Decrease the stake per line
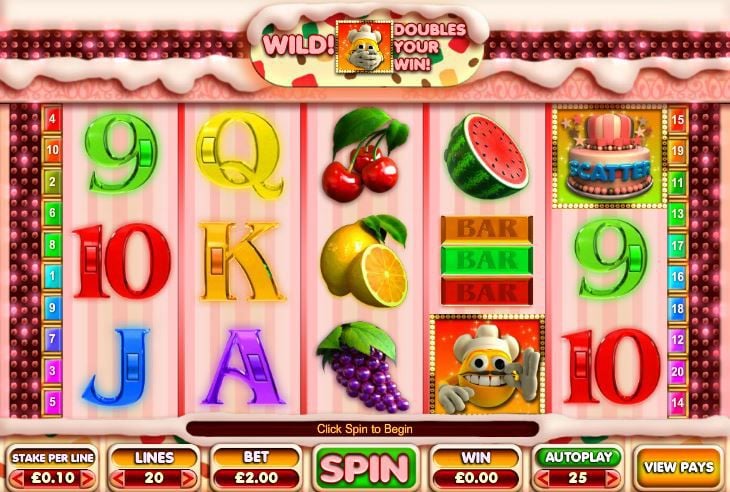The width and height of the screenshot is (730, 492). 17,479
